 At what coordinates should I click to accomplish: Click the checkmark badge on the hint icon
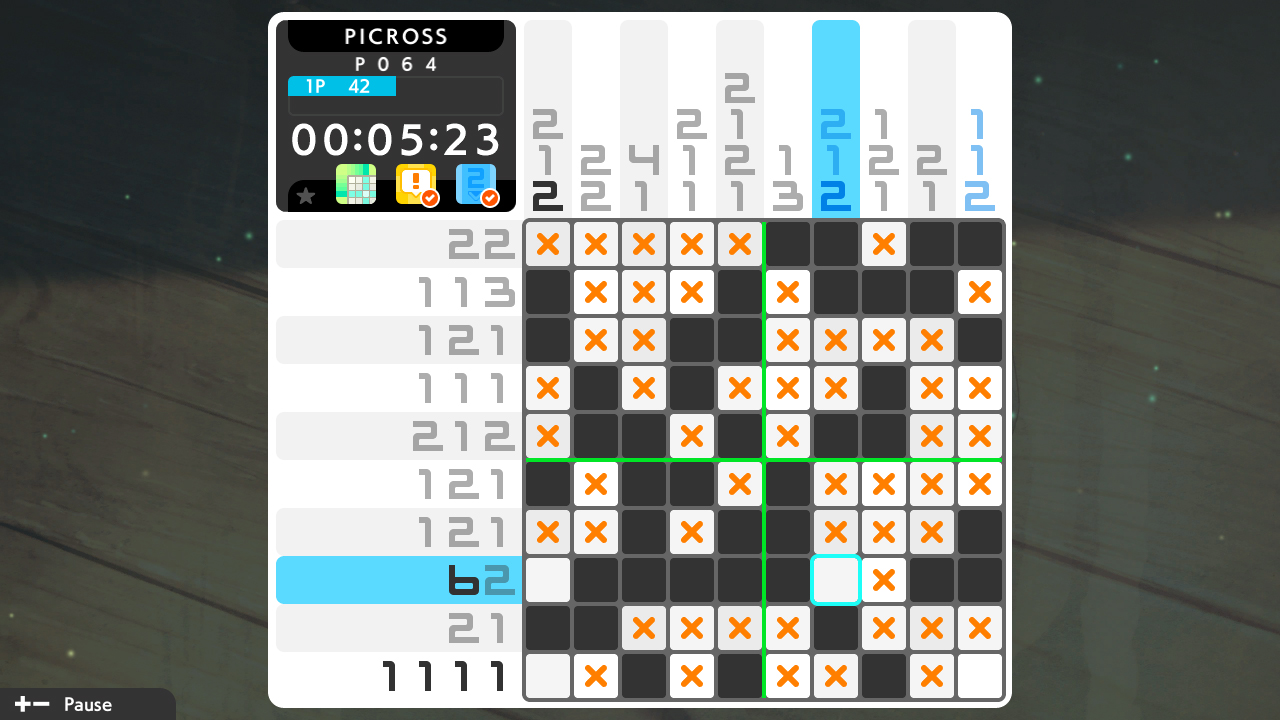(x=429, y=197)
